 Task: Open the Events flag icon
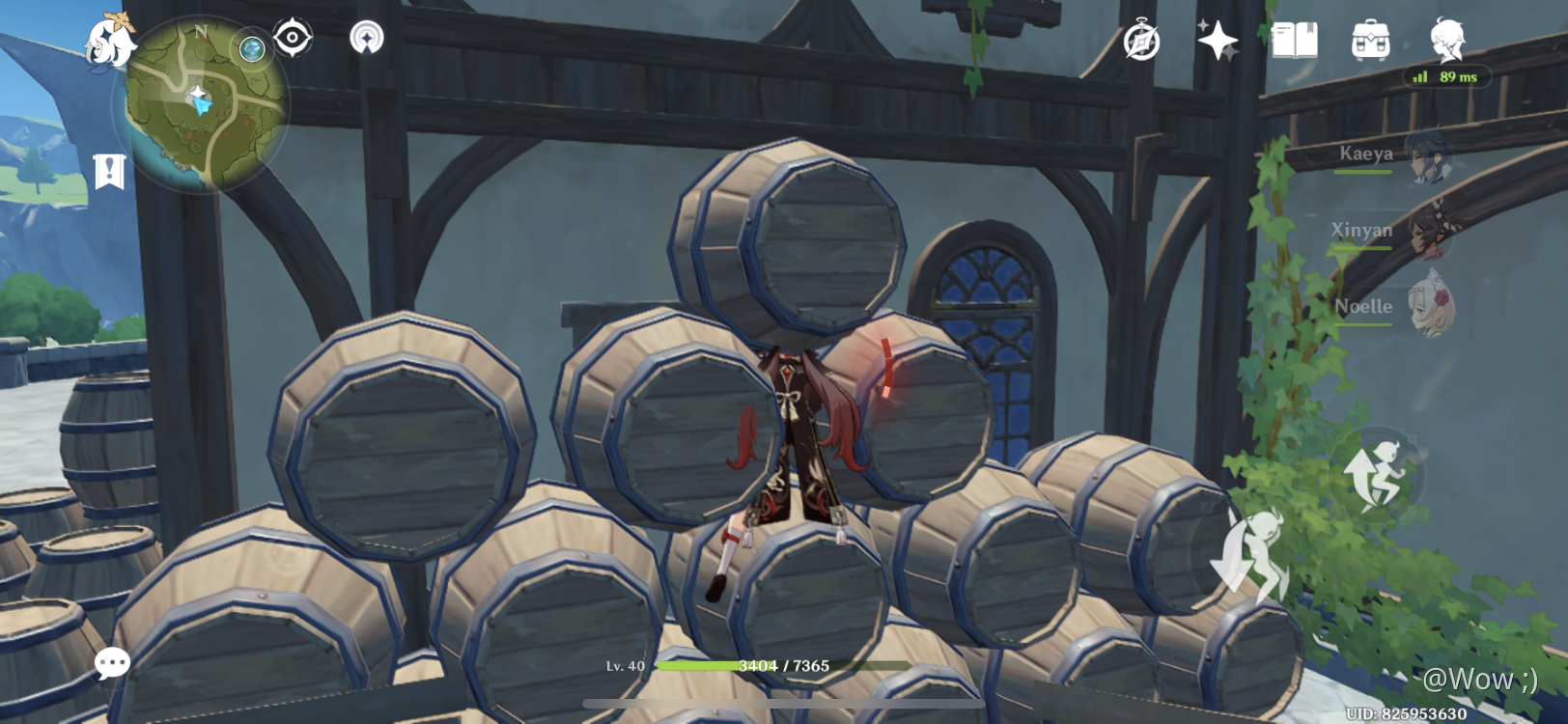tap(111, 170)
